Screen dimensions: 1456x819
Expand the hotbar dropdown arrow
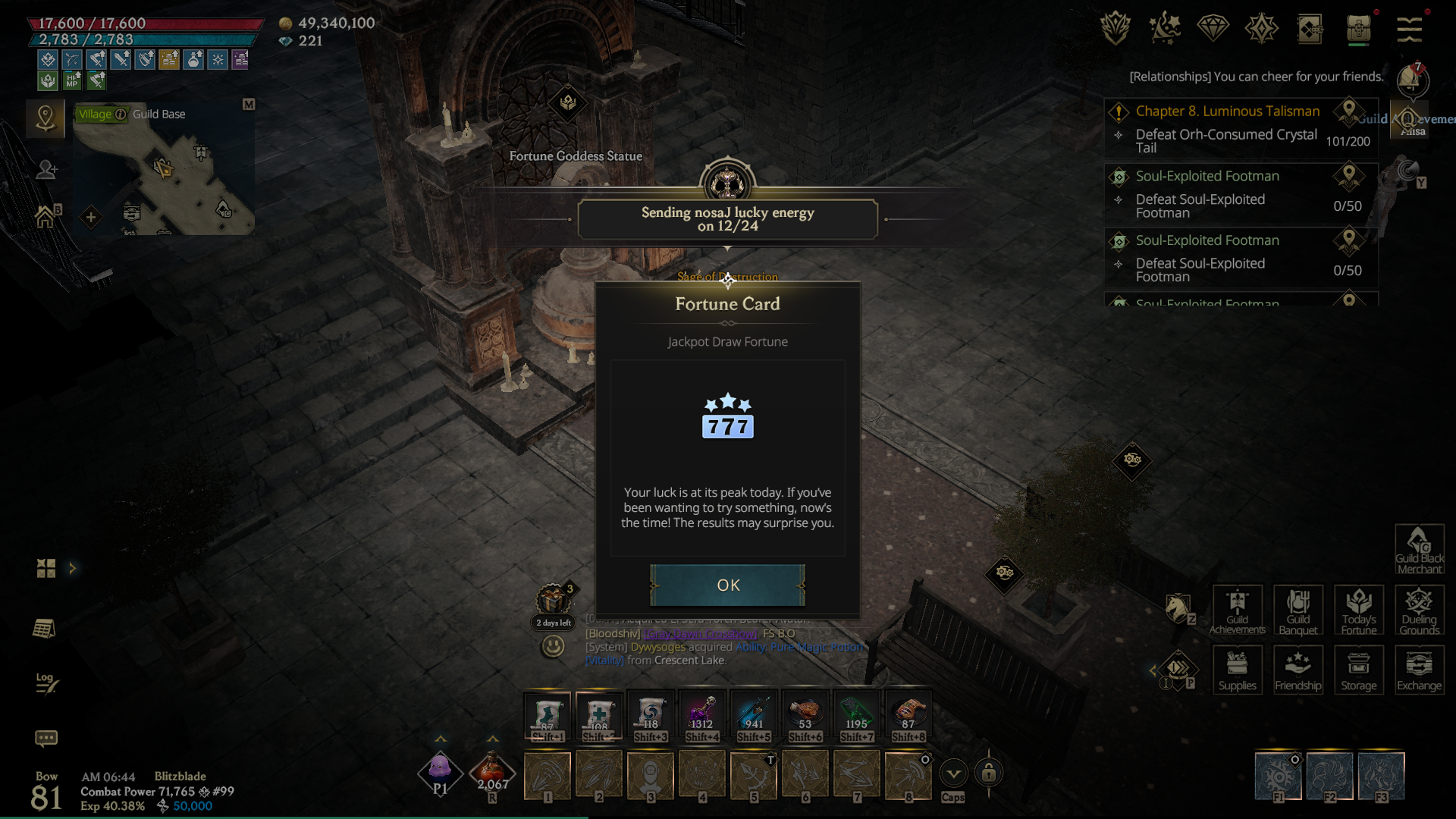click(953, 773)
